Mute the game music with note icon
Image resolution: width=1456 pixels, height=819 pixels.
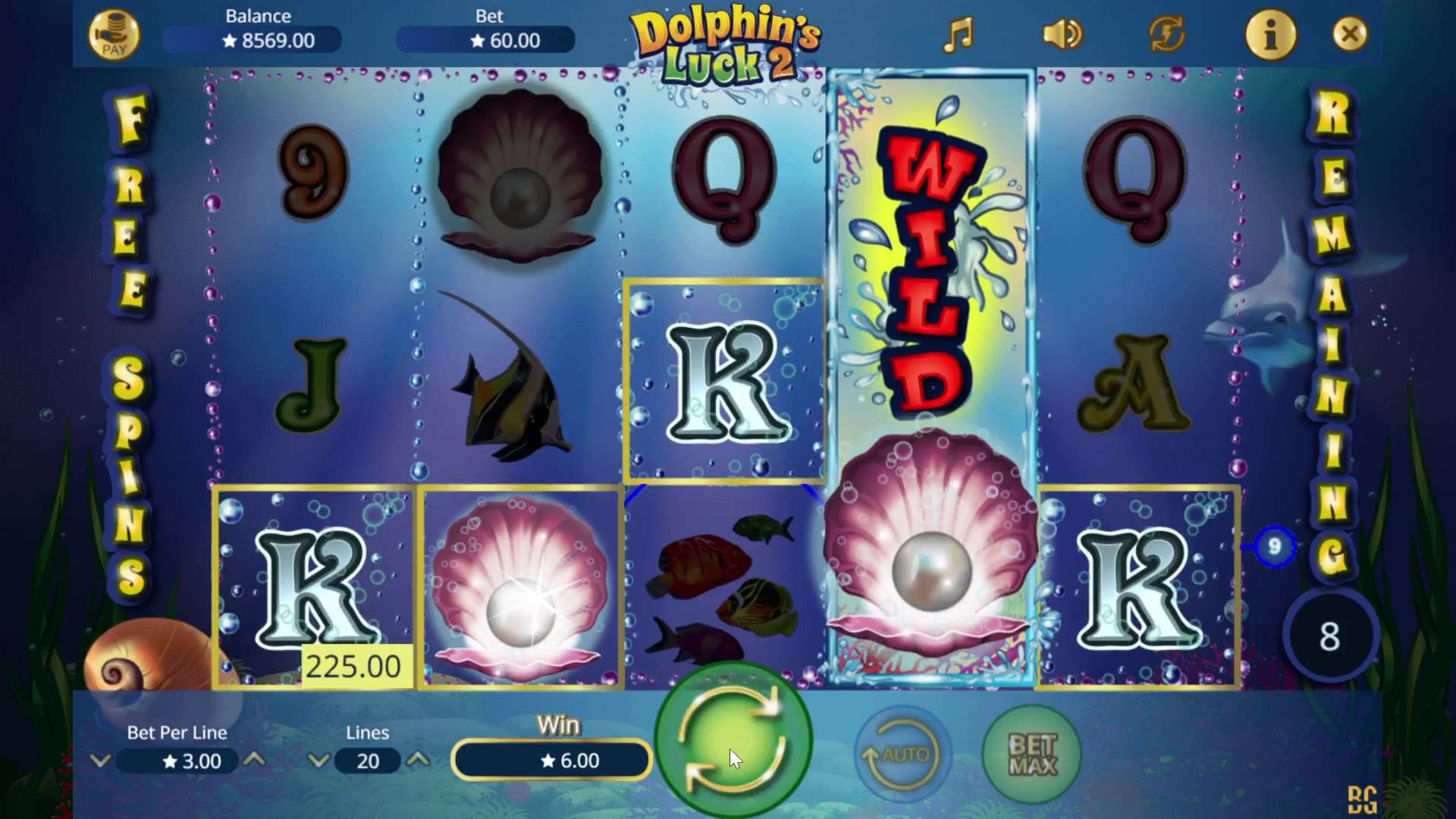[959, 34]
